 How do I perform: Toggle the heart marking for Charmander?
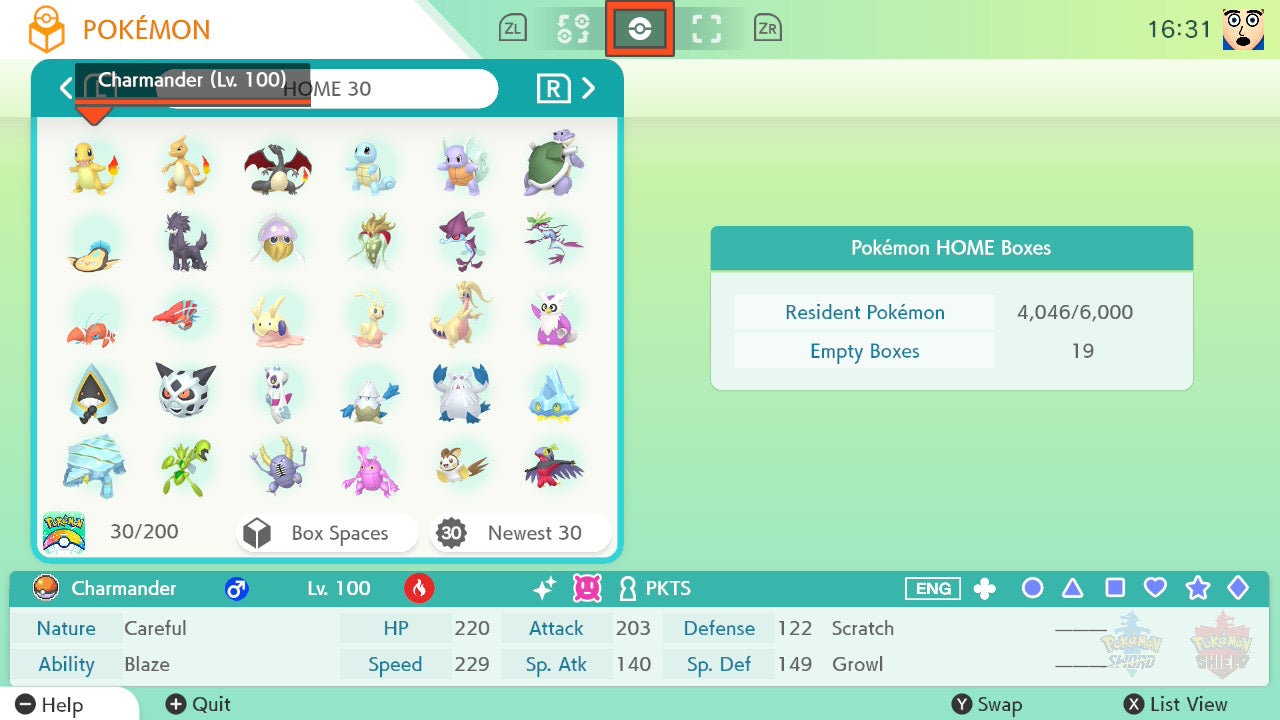(x=1155, y=589)
